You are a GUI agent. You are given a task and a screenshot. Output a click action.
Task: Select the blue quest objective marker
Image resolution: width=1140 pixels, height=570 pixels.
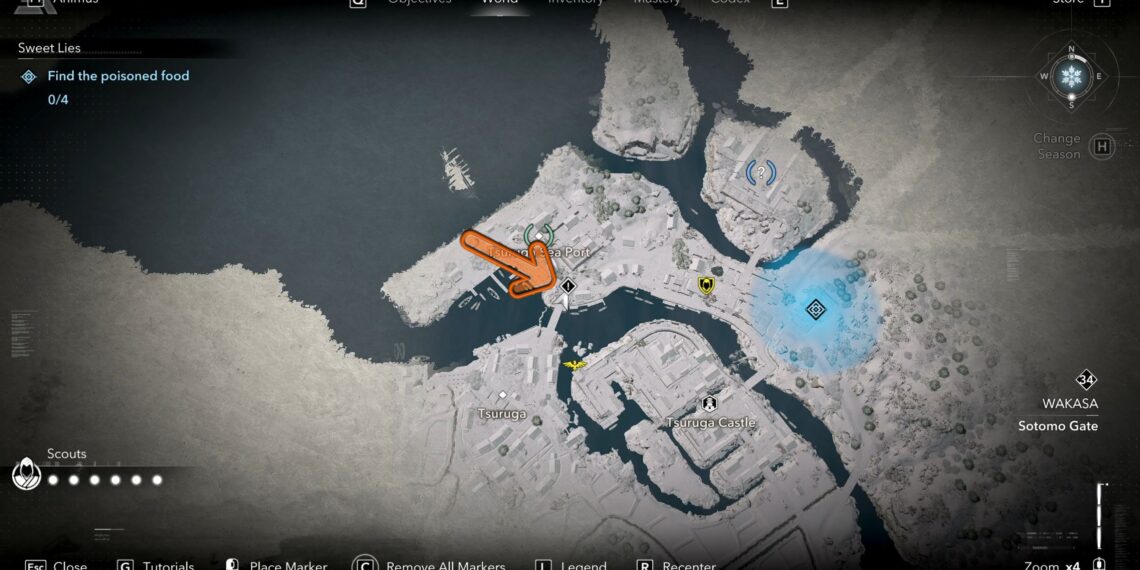pyautogui.click(x=816, y=309)
